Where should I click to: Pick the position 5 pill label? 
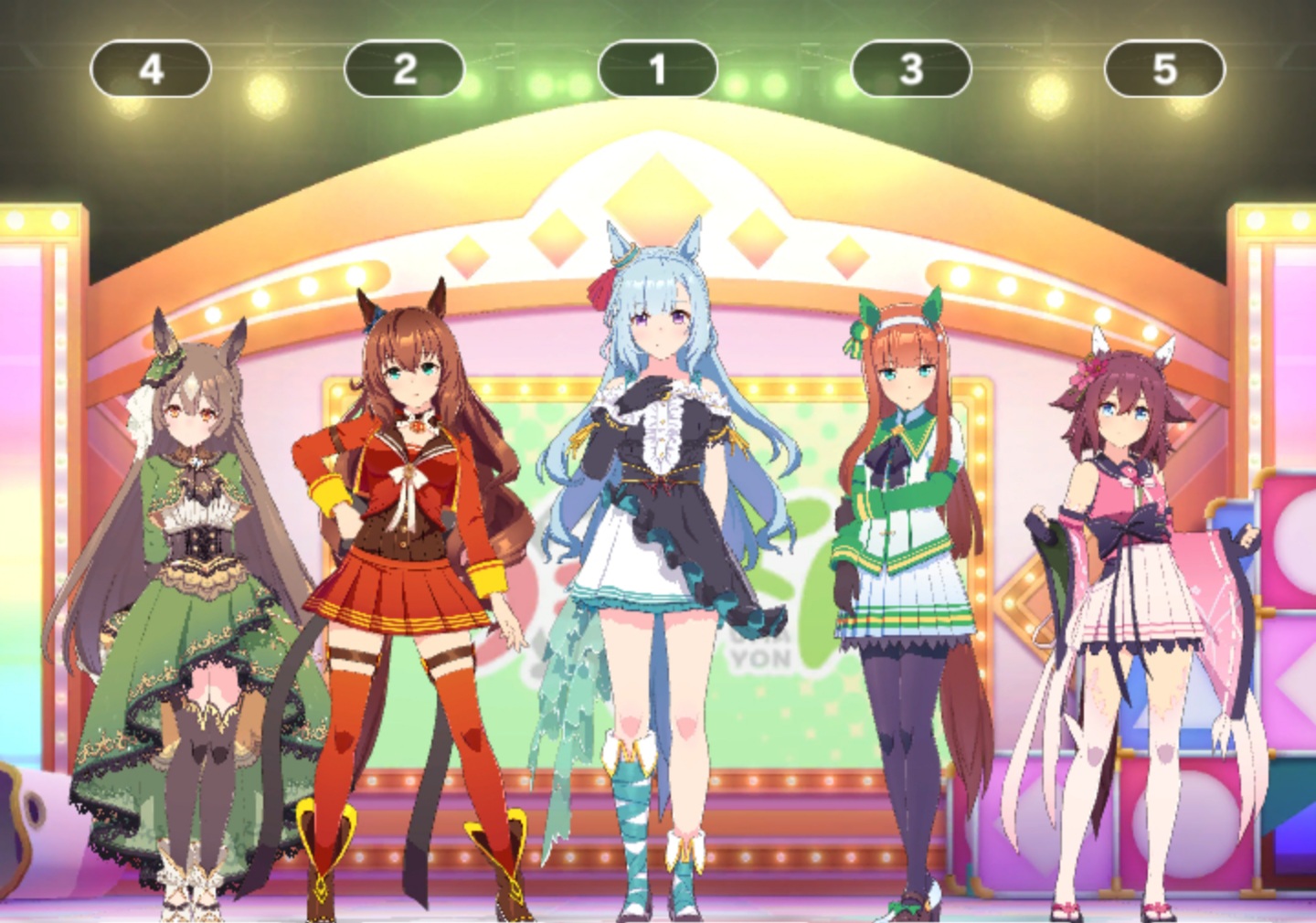click(x=1163, y=69)
